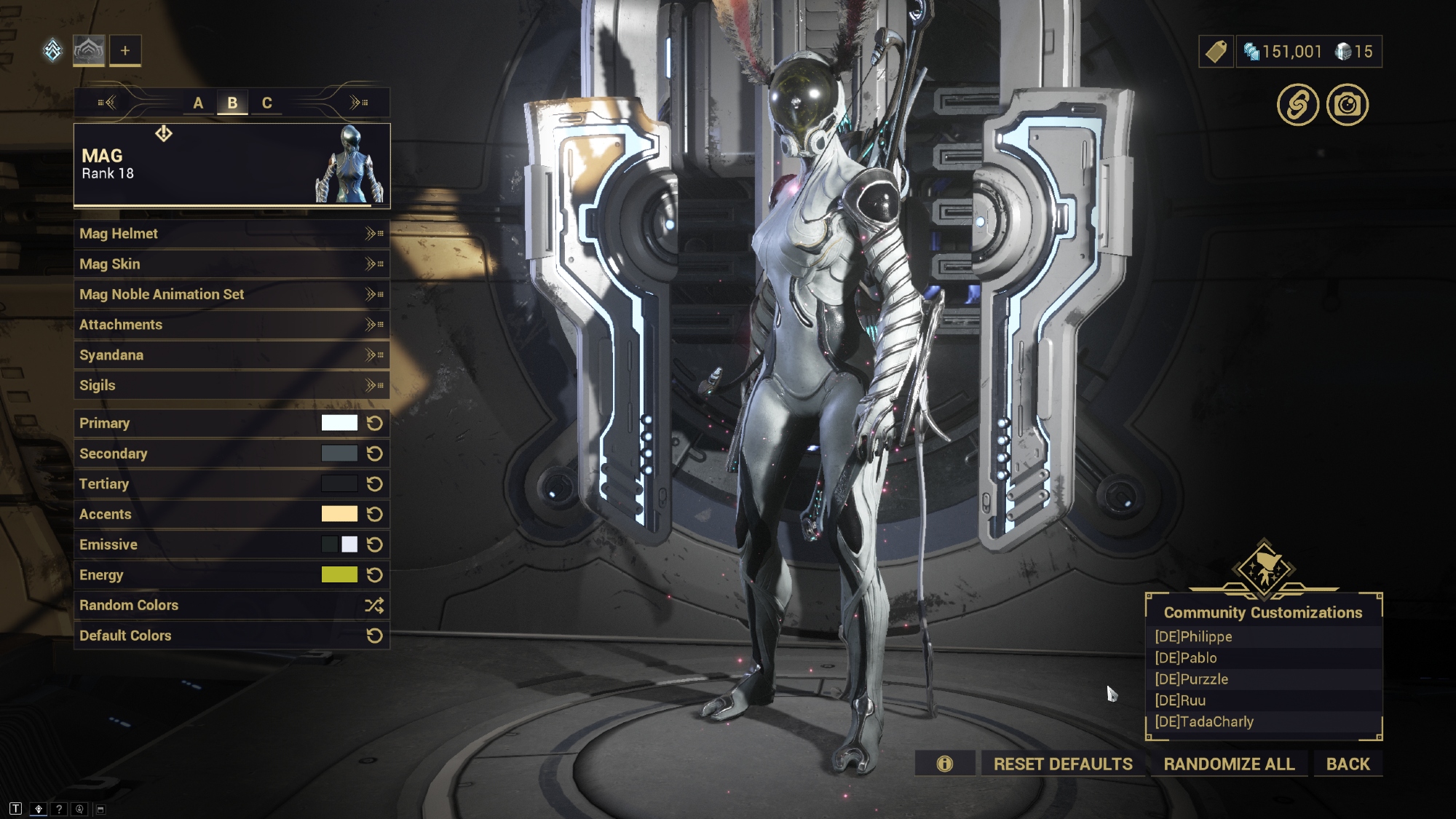Open the Sigils menu
Image resolution: width=1456 pixels, height=819 pixels.
tap(231, 385)
